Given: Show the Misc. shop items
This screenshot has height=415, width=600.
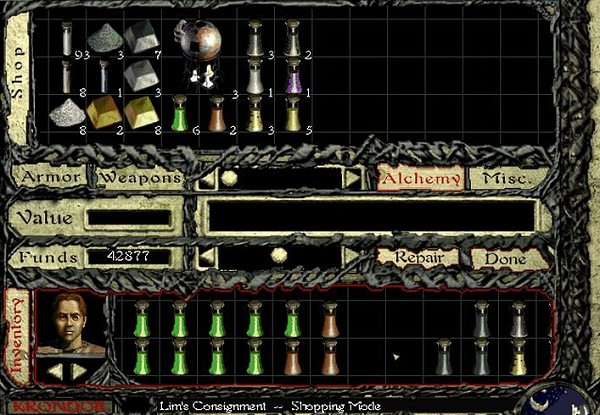Looking at the screenshot, I should 508,178.
